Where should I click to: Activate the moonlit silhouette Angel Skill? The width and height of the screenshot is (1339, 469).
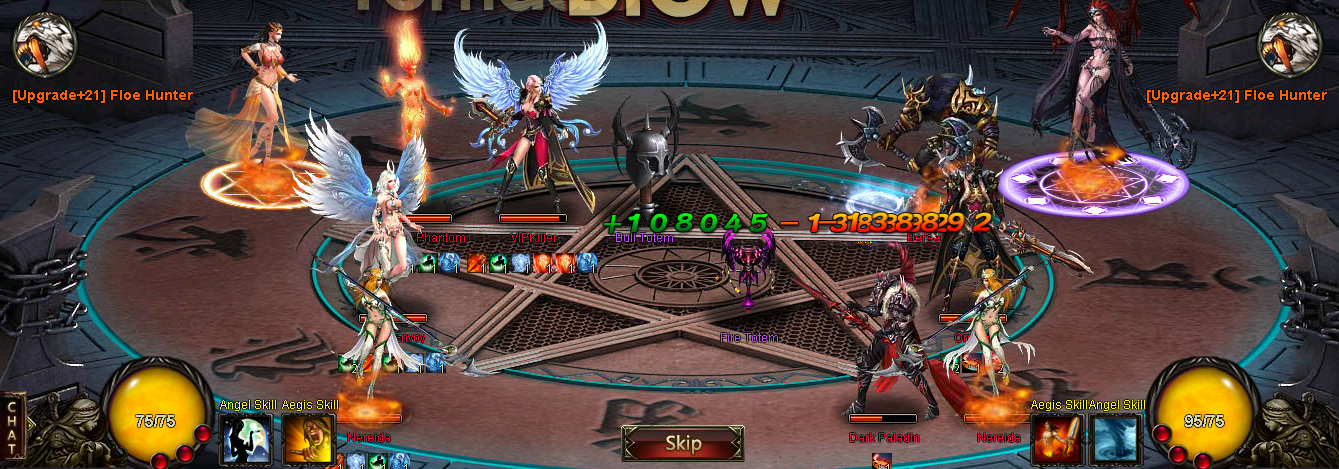coord(245,440)
